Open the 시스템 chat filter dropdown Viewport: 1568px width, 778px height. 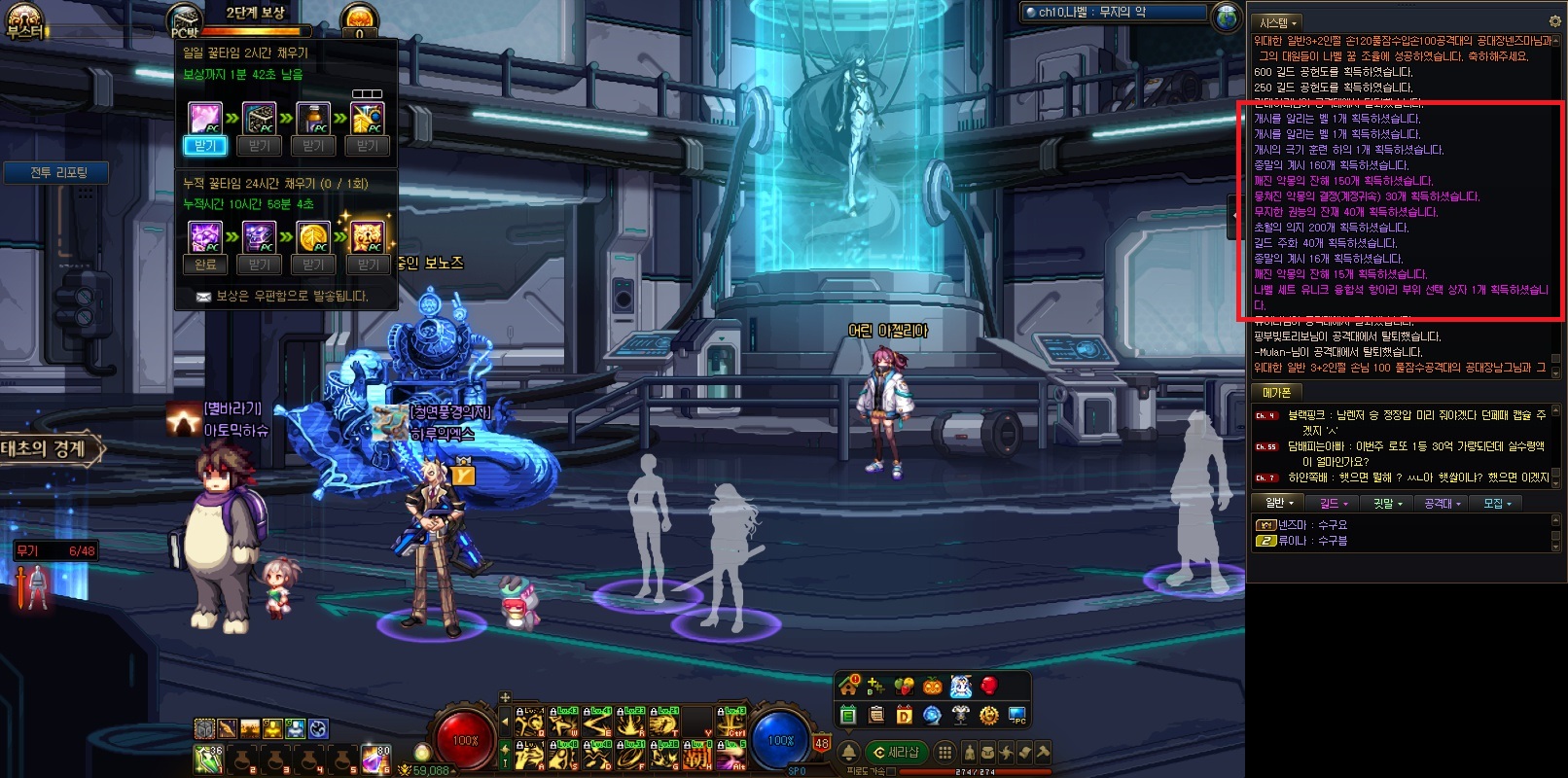click(x=1278, y=22)
